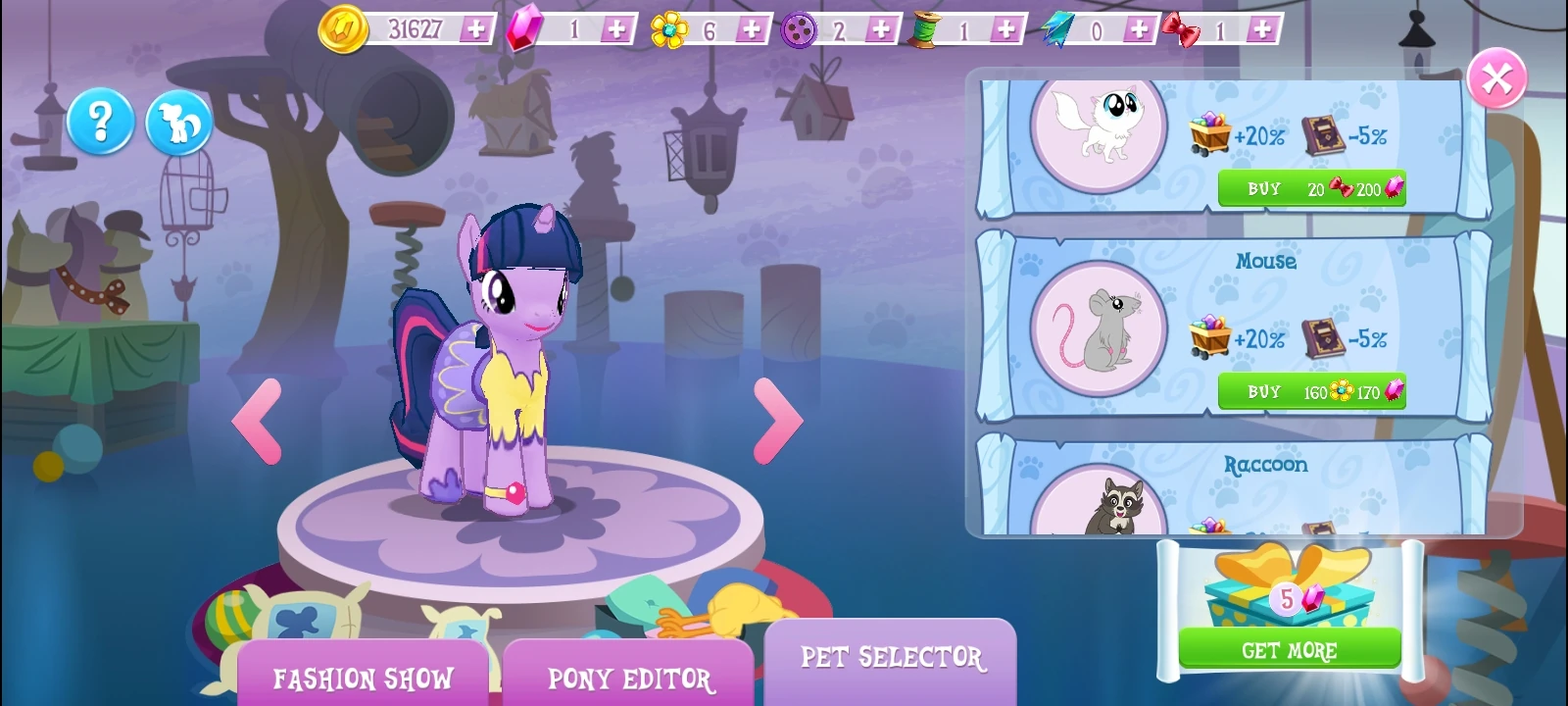Close the pet shop with the pink X
The width and height of the screenshot is (1568, 706).
pyautogui.click(x=1496, y=78)
